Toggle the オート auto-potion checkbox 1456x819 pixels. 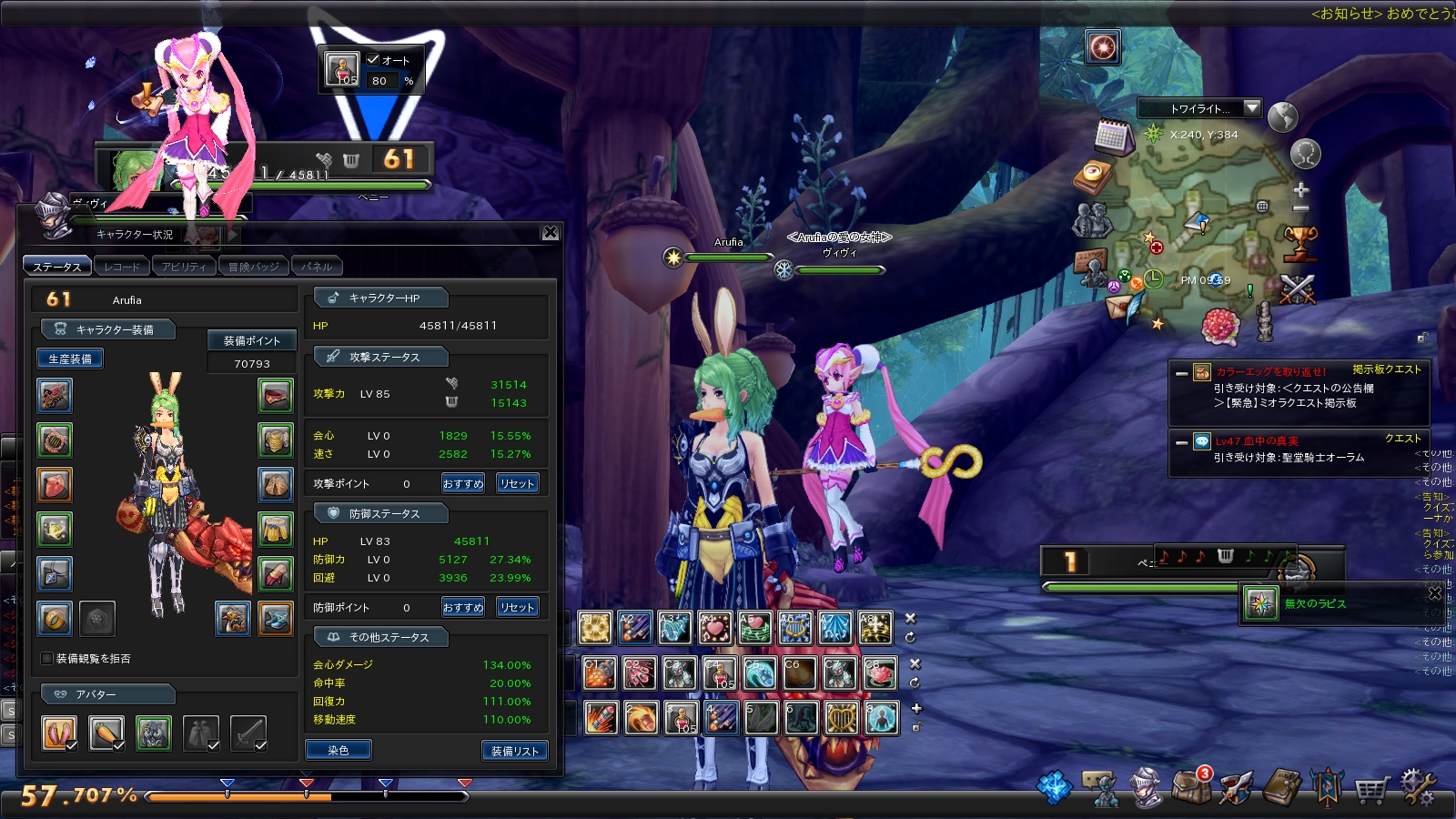[373, 59]
